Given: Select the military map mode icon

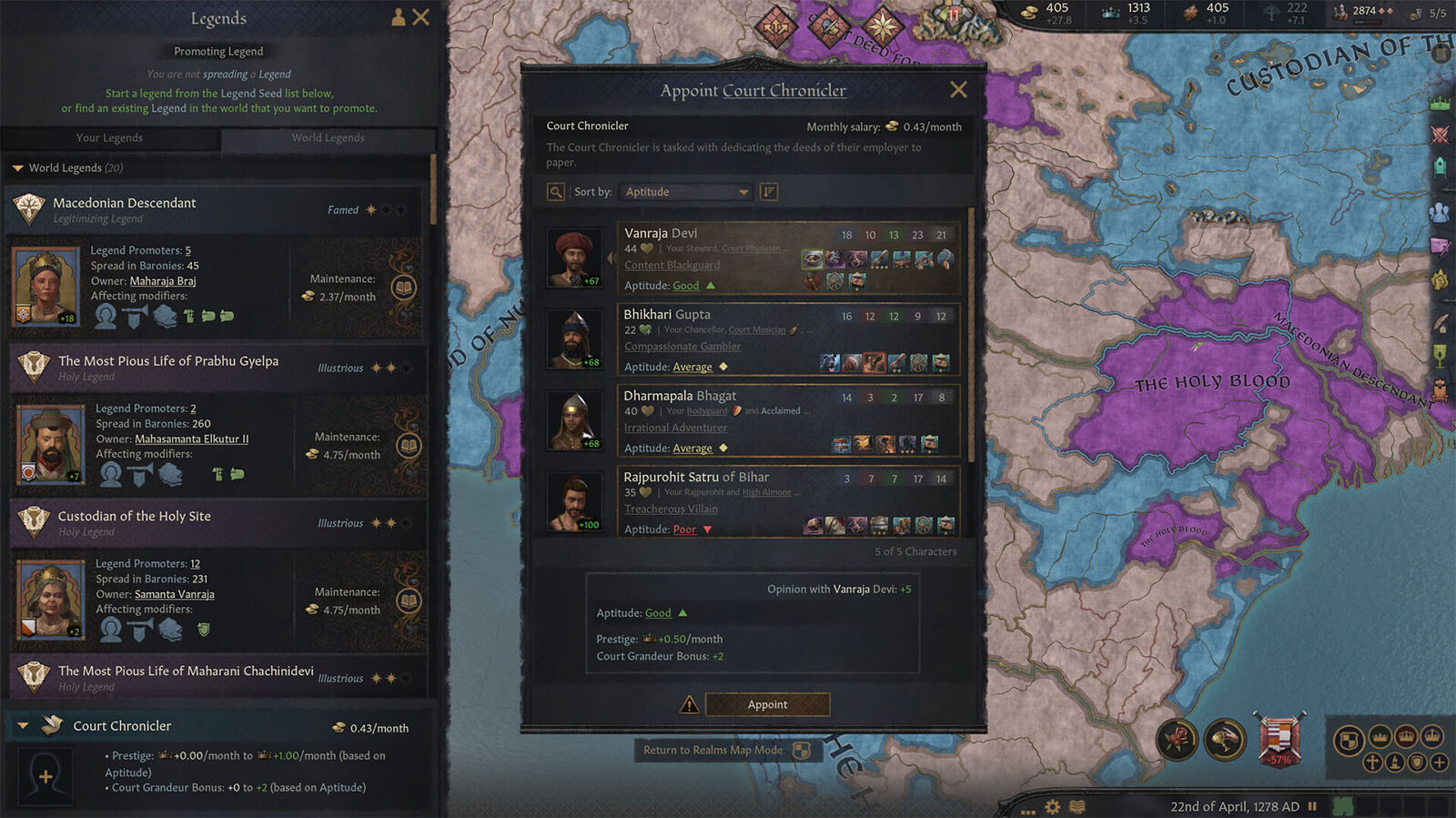Looking at the screenshot, I should pos(1441,135).
